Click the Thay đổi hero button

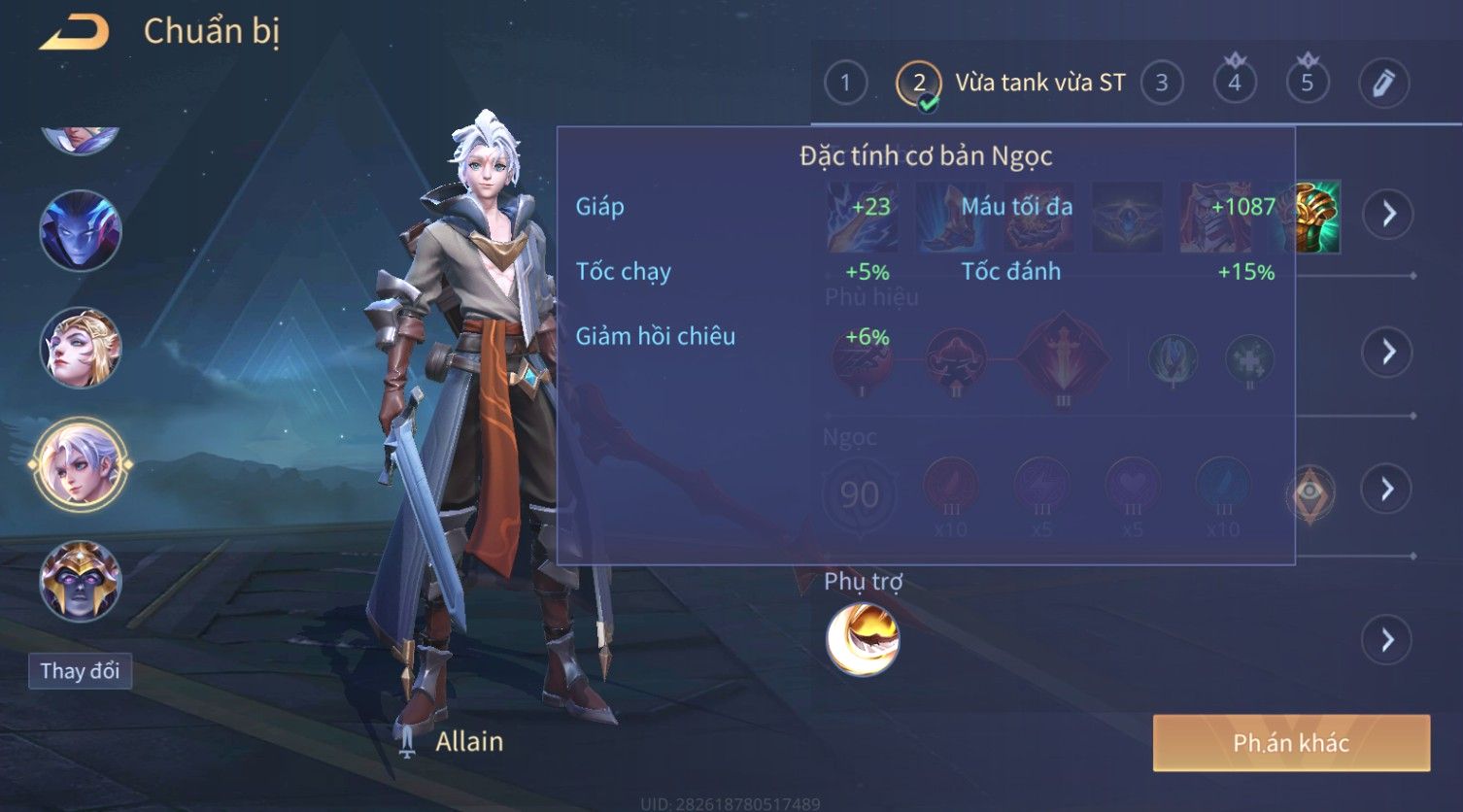80,671
